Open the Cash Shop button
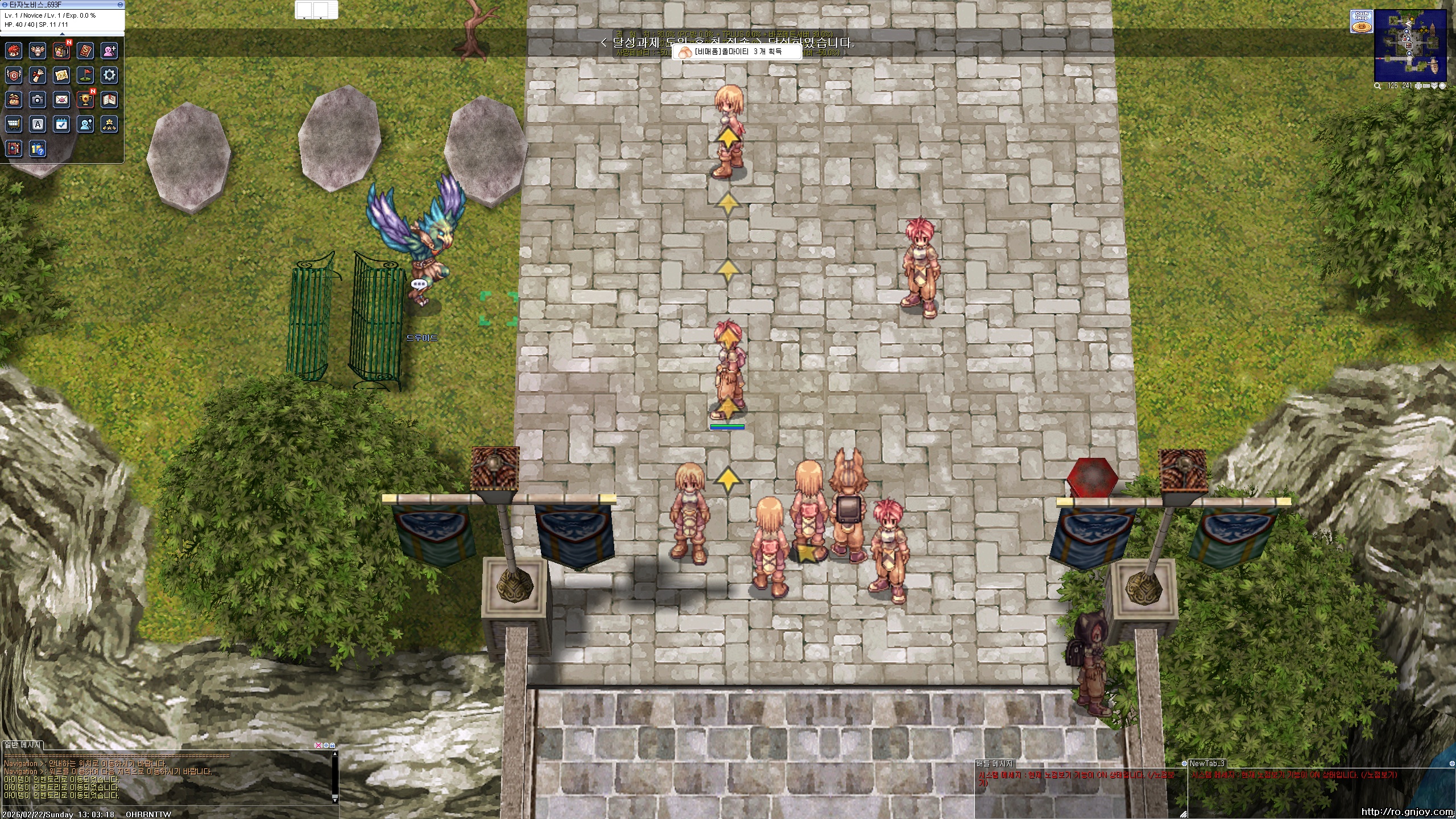The width and height of the screenshot is (1456, 819). [x=1362, y=23]
